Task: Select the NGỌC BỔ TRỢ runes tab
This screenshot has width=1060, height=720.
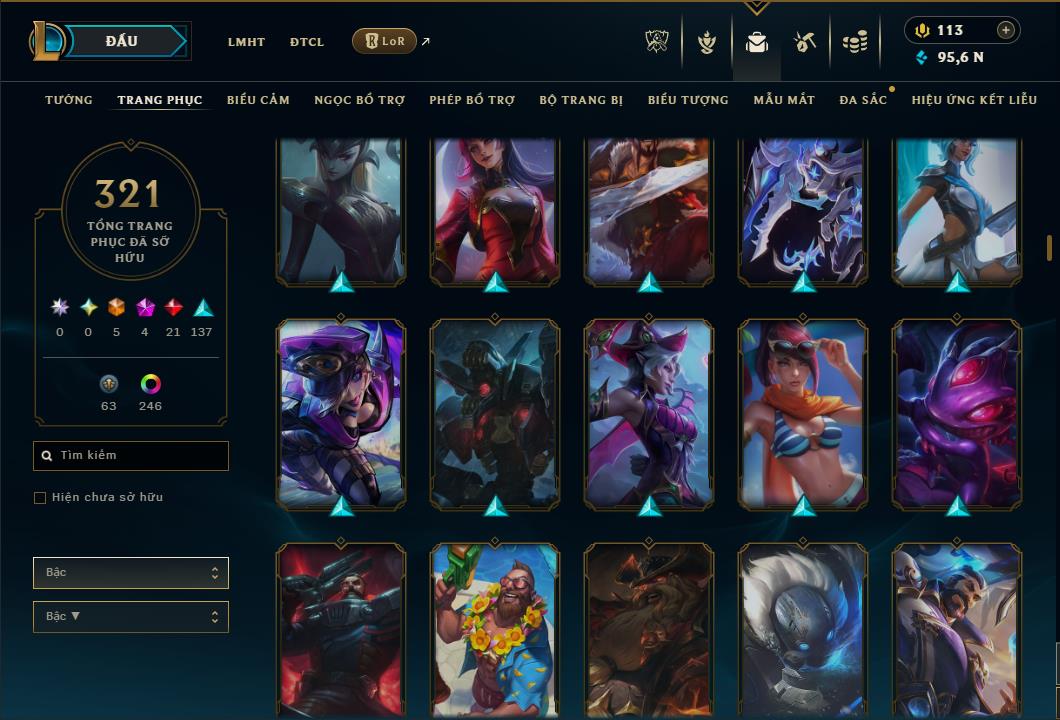Action: click(359, 100)
